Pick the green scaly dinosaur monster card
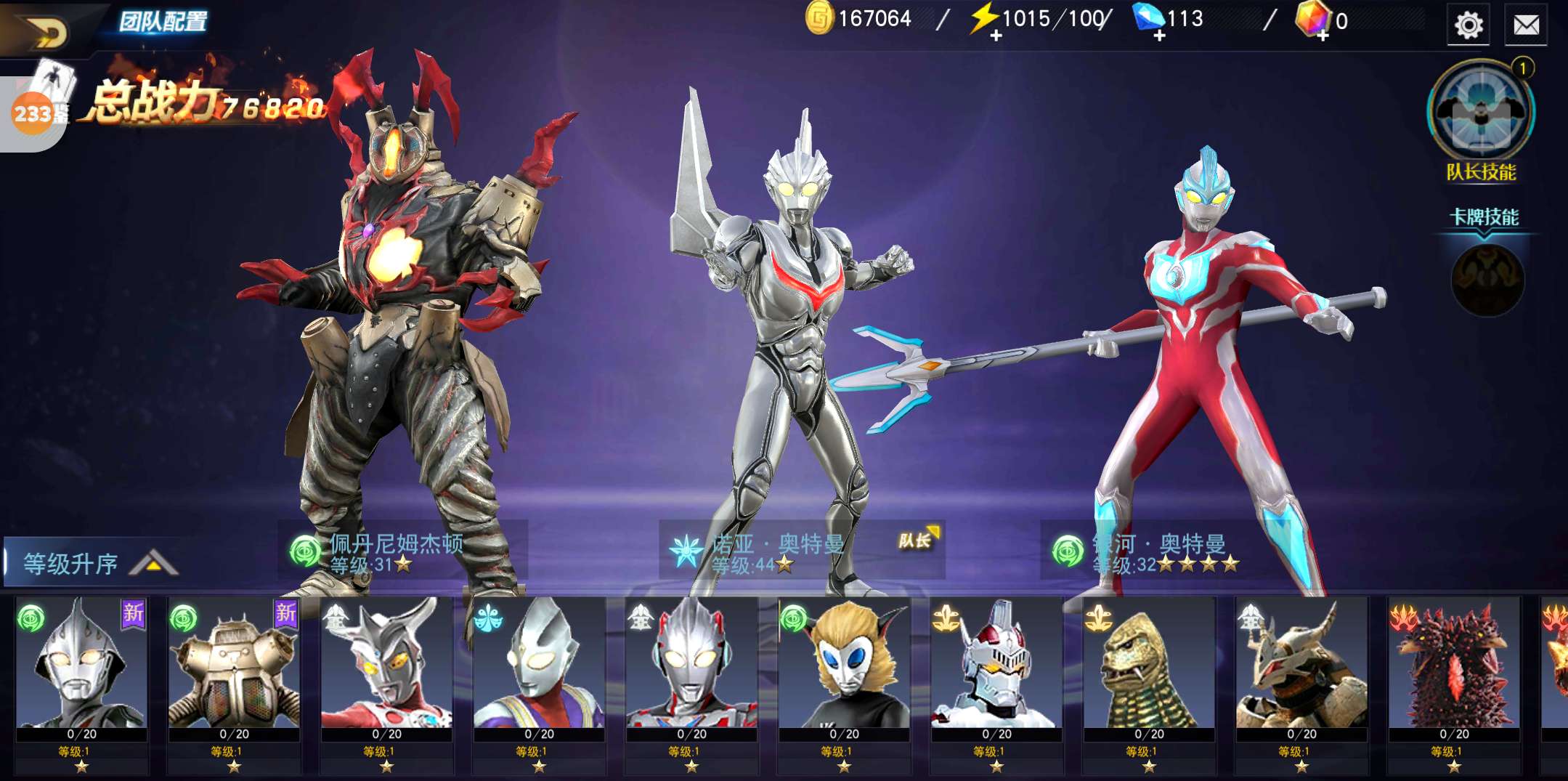 1149,665
